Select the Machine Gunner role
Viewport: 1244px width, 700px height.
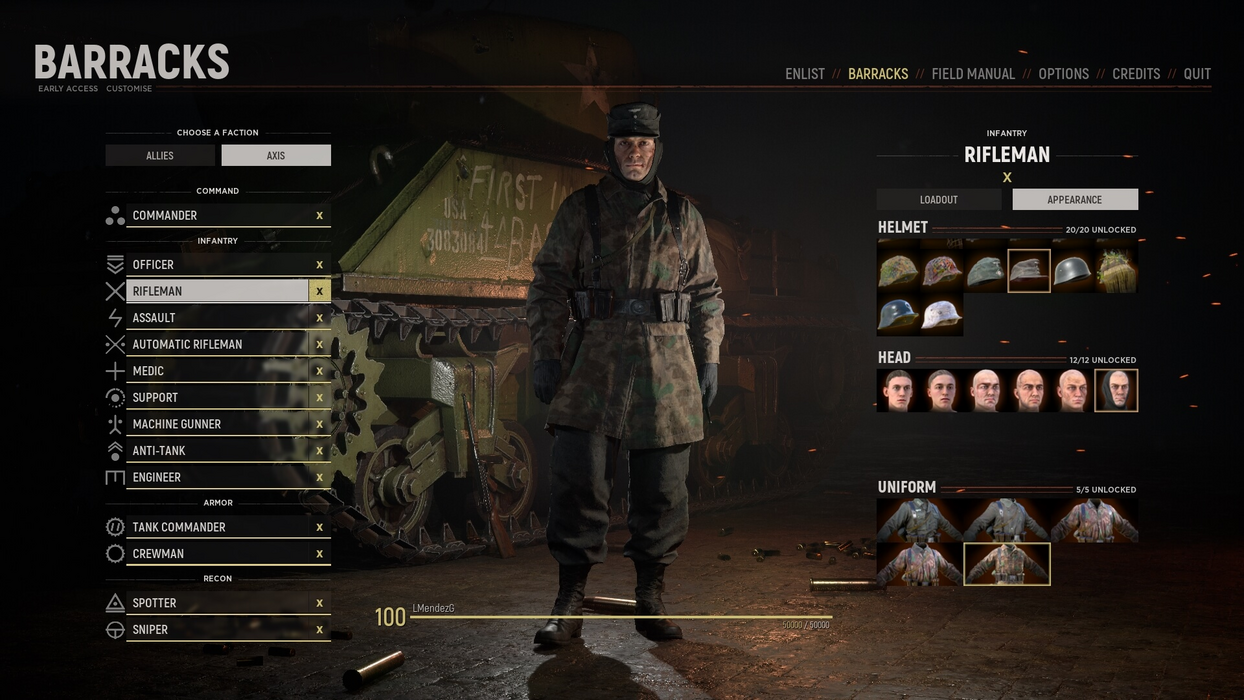(x=217, y=424)
